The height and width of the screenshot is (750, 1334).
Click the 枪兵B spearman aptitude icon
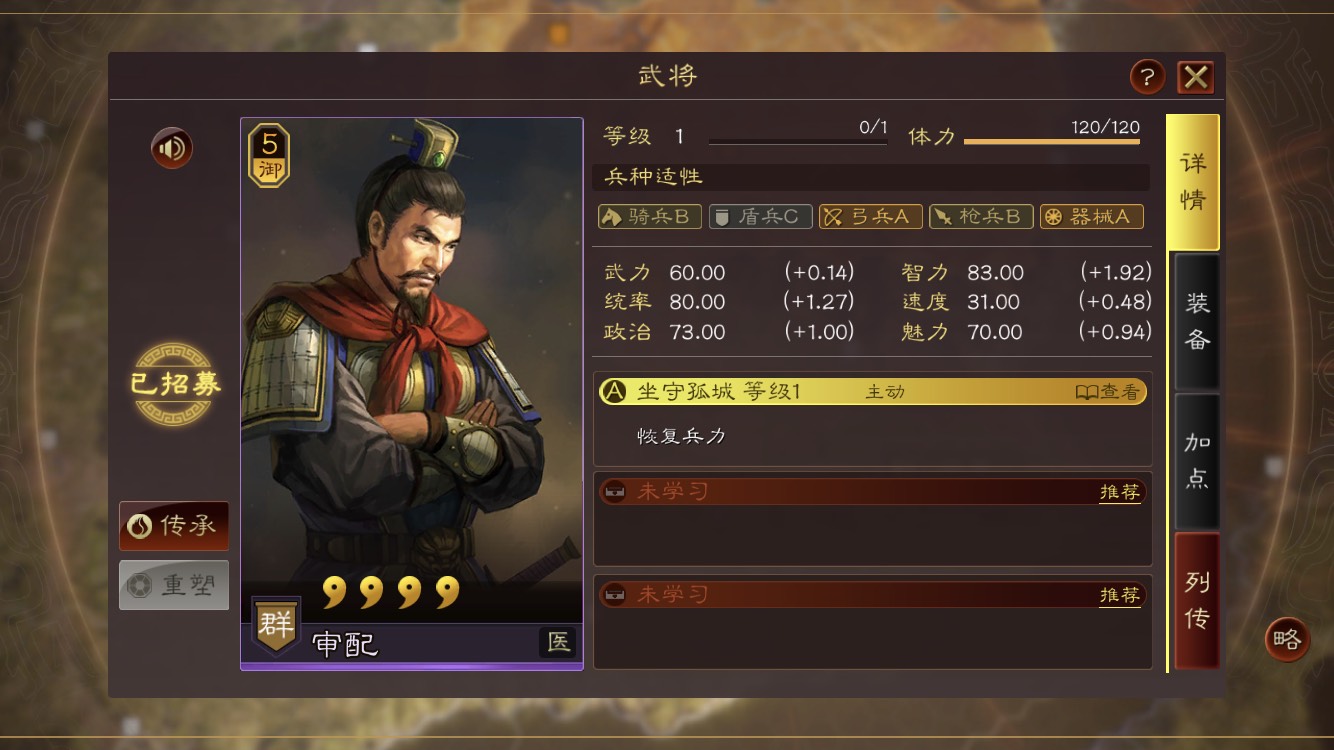click(981, 216)
